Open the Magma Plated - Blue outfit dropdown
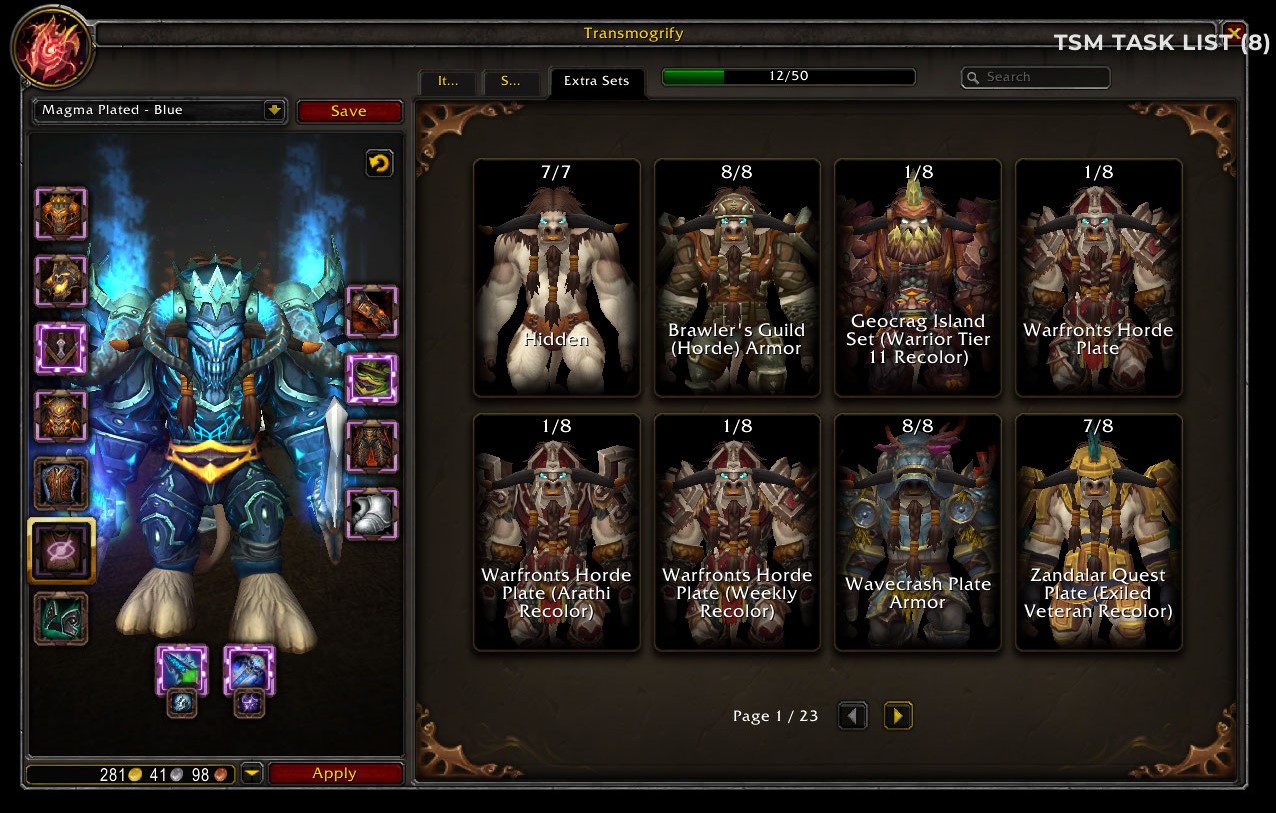This screenshot has width=1276, height=813. [x=274, y=110]
